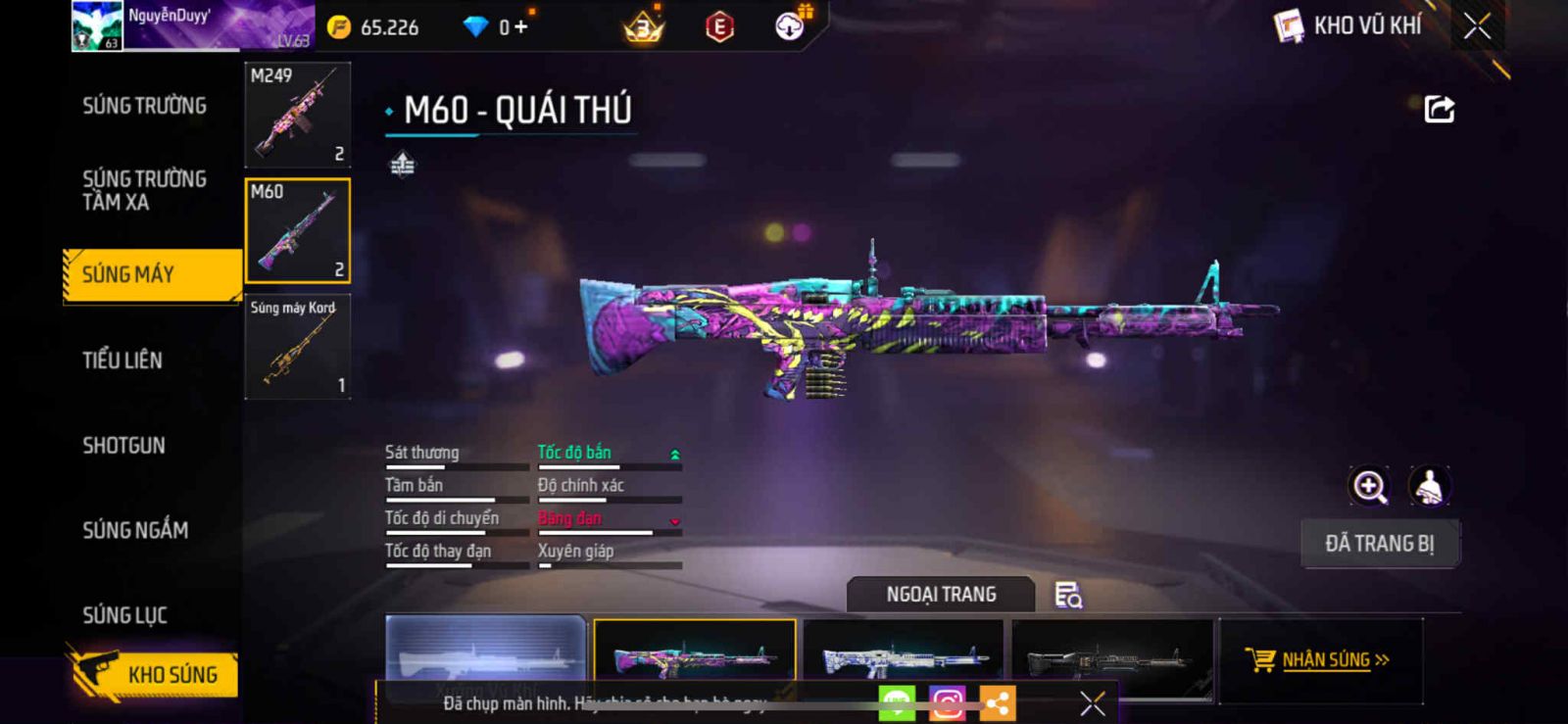Viewport: 1568px width, 724px height.
Task: Select the M249 weapon tile
Action: 298,115
